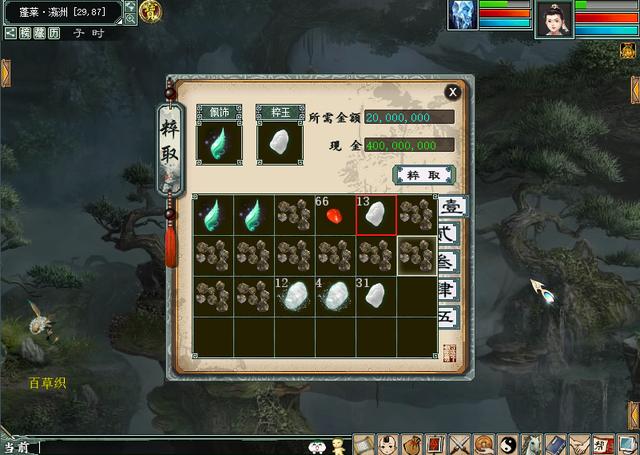Close the 粹取 extraction window

click(453, 92)
